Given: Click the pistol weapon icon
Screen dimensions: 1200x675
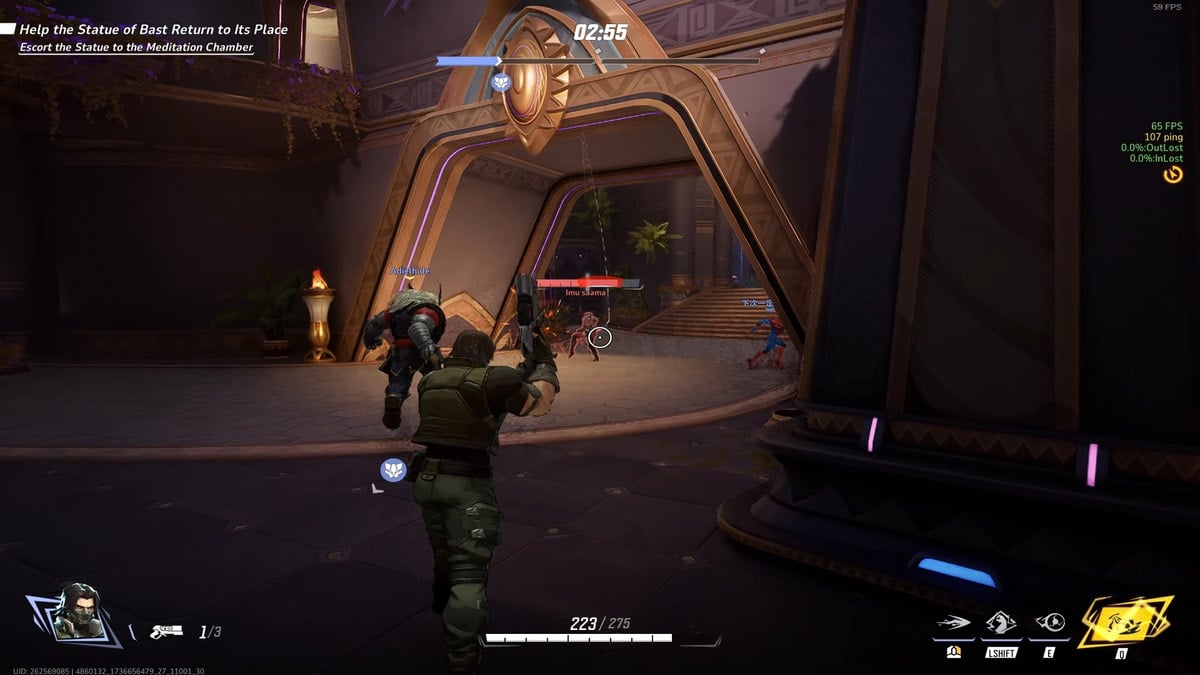Looking at the screenshot, I should (165, 631).
